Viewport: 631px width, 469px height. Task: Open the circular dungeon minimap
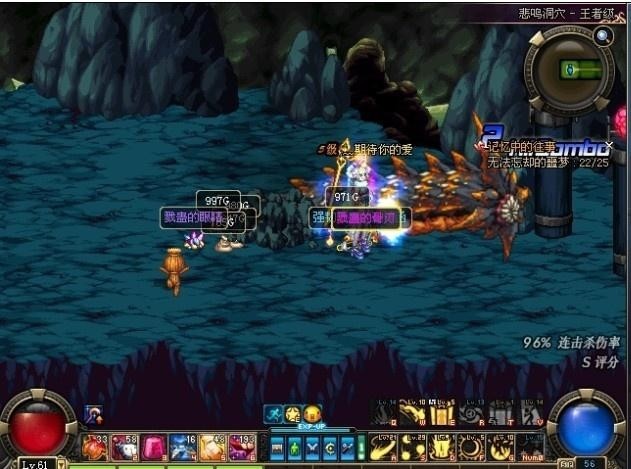570,70
